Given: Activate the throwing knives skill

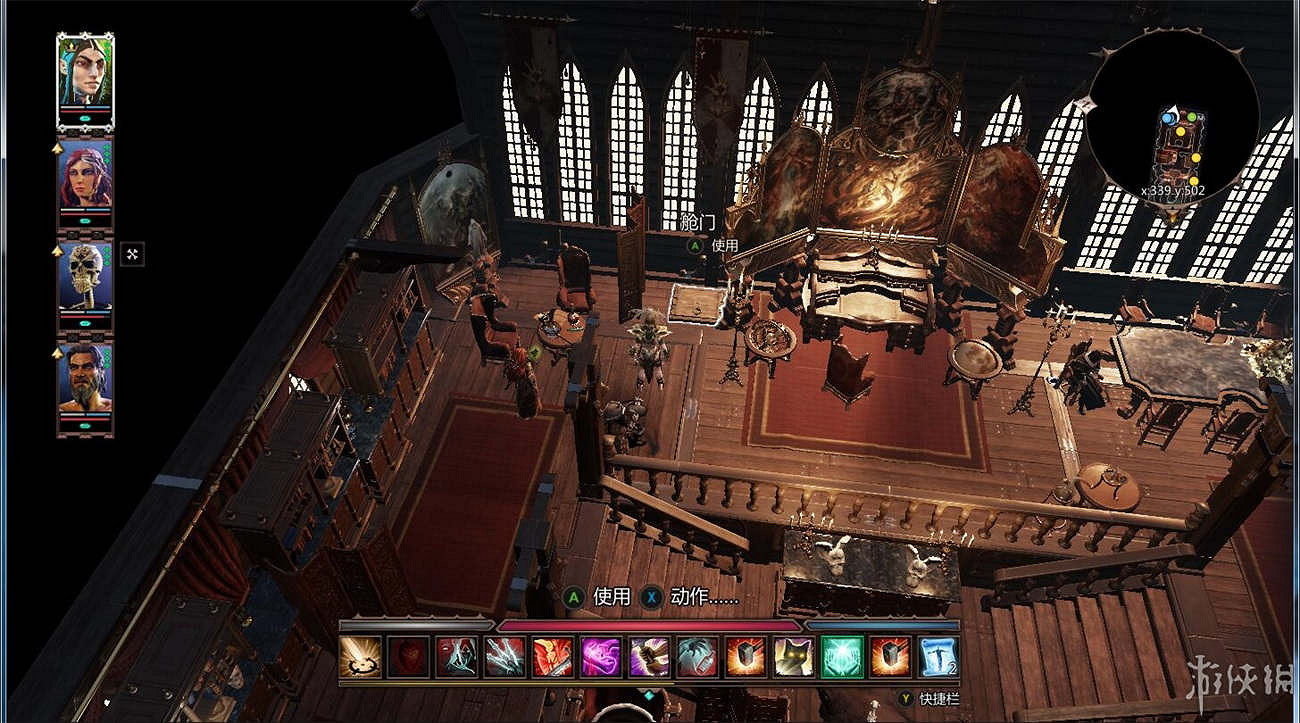Looking at the screenshot, I should (505, 657).
